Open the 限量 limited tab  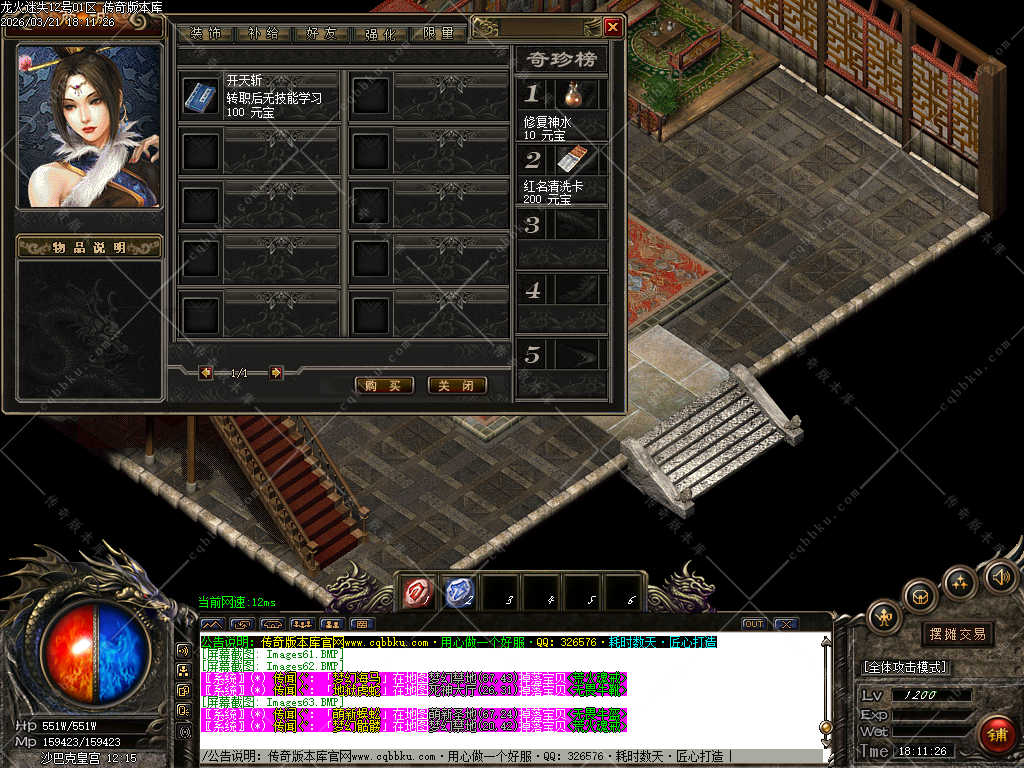pos(438,33)
